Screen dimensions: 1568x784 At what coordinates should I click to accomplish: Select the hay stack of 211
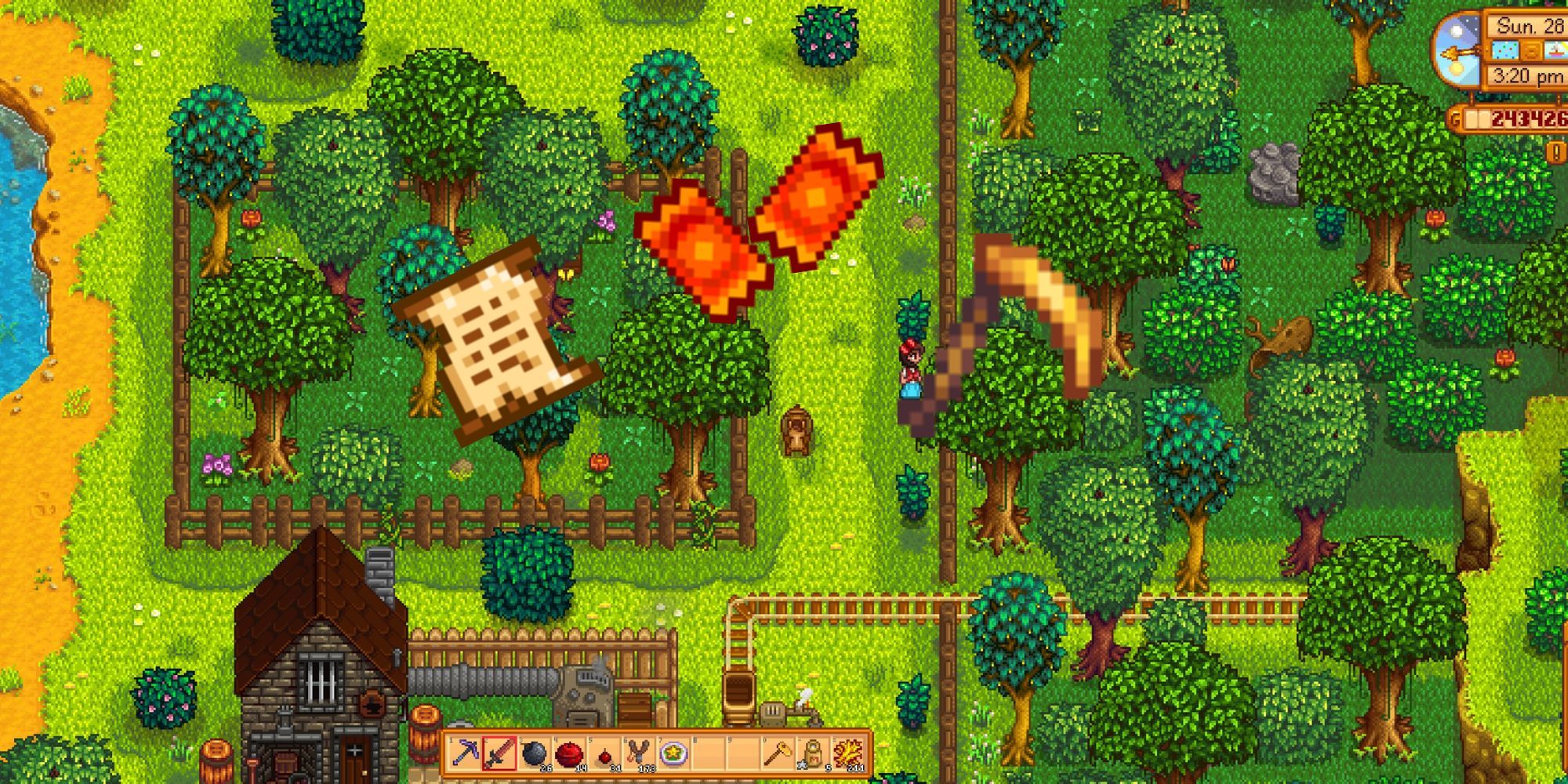click(848, 753)
